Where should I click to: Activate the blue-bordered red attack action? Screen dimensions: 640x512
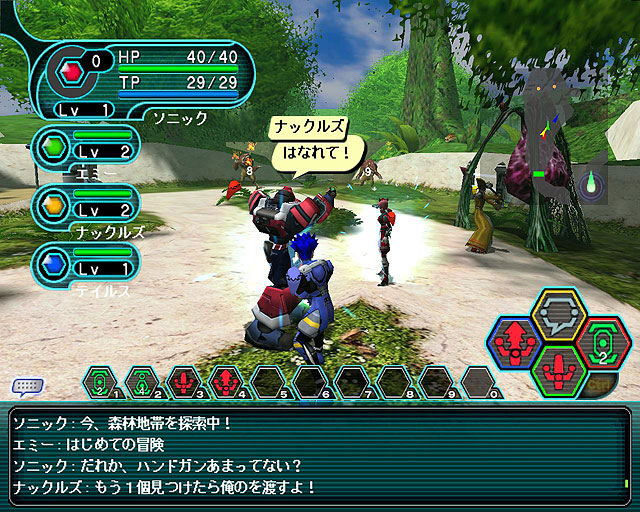tap(517, 342)
